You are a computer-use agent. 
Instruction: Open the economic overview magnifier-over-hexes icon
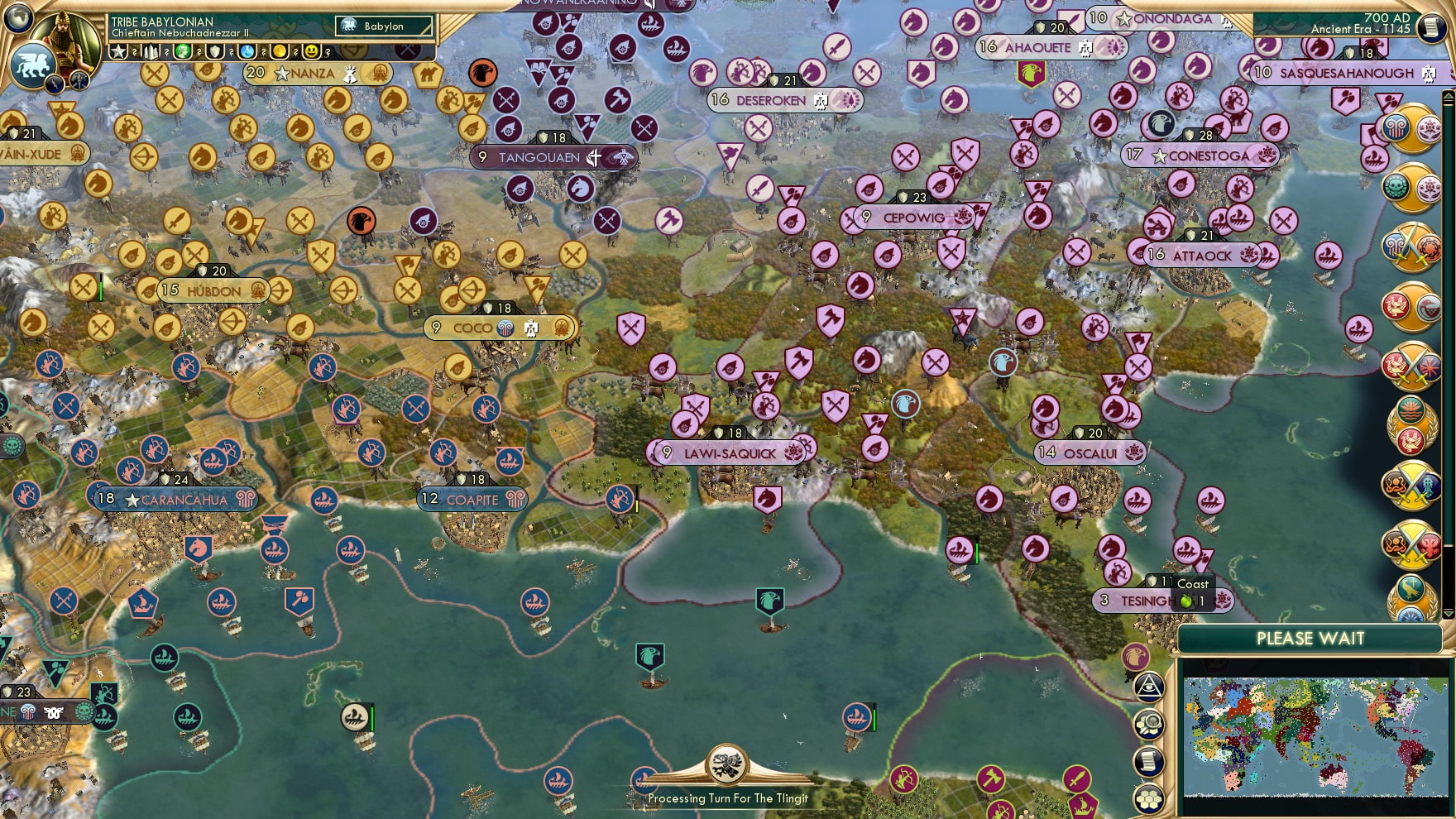(x=1150, y=722)
